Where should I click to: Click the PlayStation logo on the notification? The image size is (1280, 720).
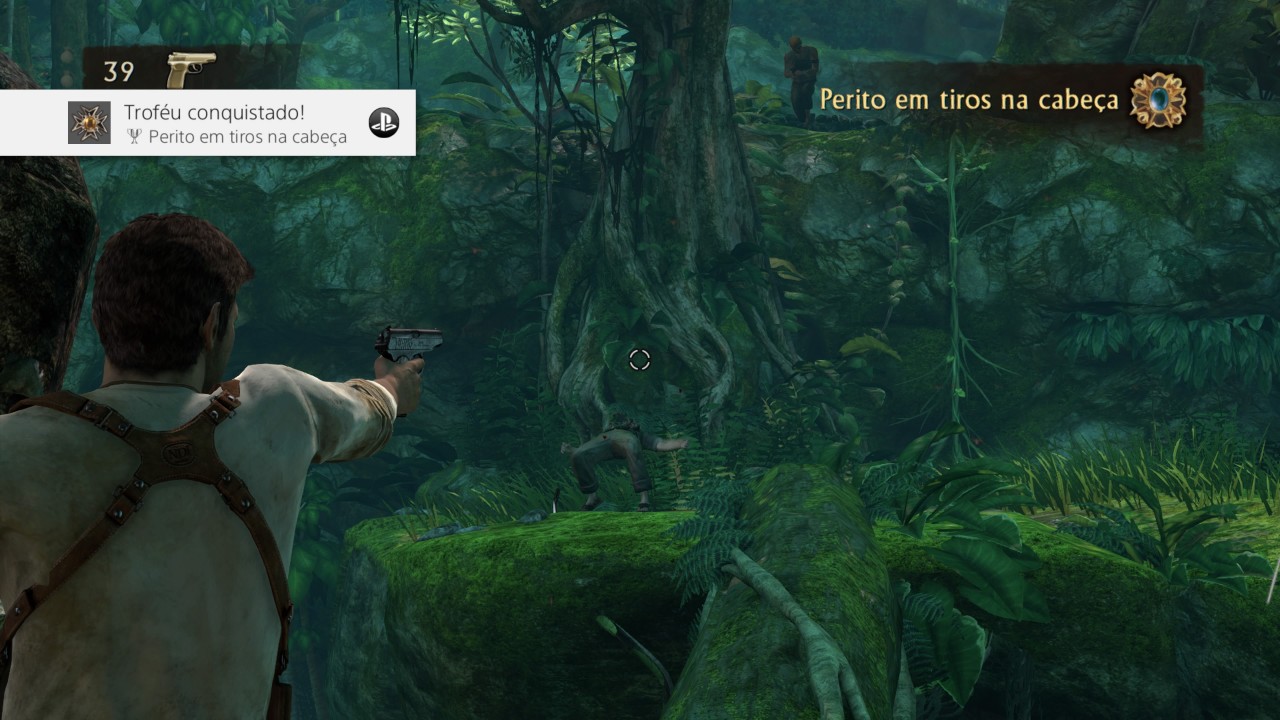pos(383,122)
